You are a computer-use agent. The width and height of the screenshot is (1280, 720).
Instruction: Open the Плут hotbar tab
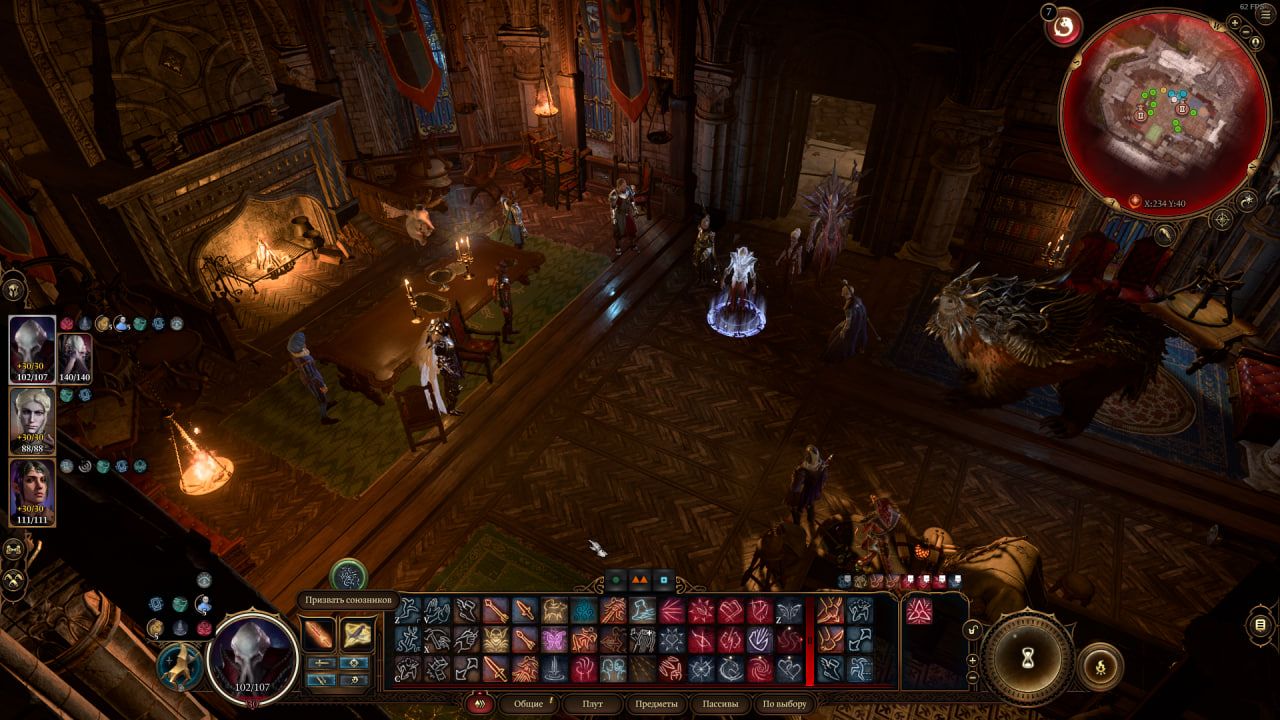pyautogui.click(x=593, y=704)
